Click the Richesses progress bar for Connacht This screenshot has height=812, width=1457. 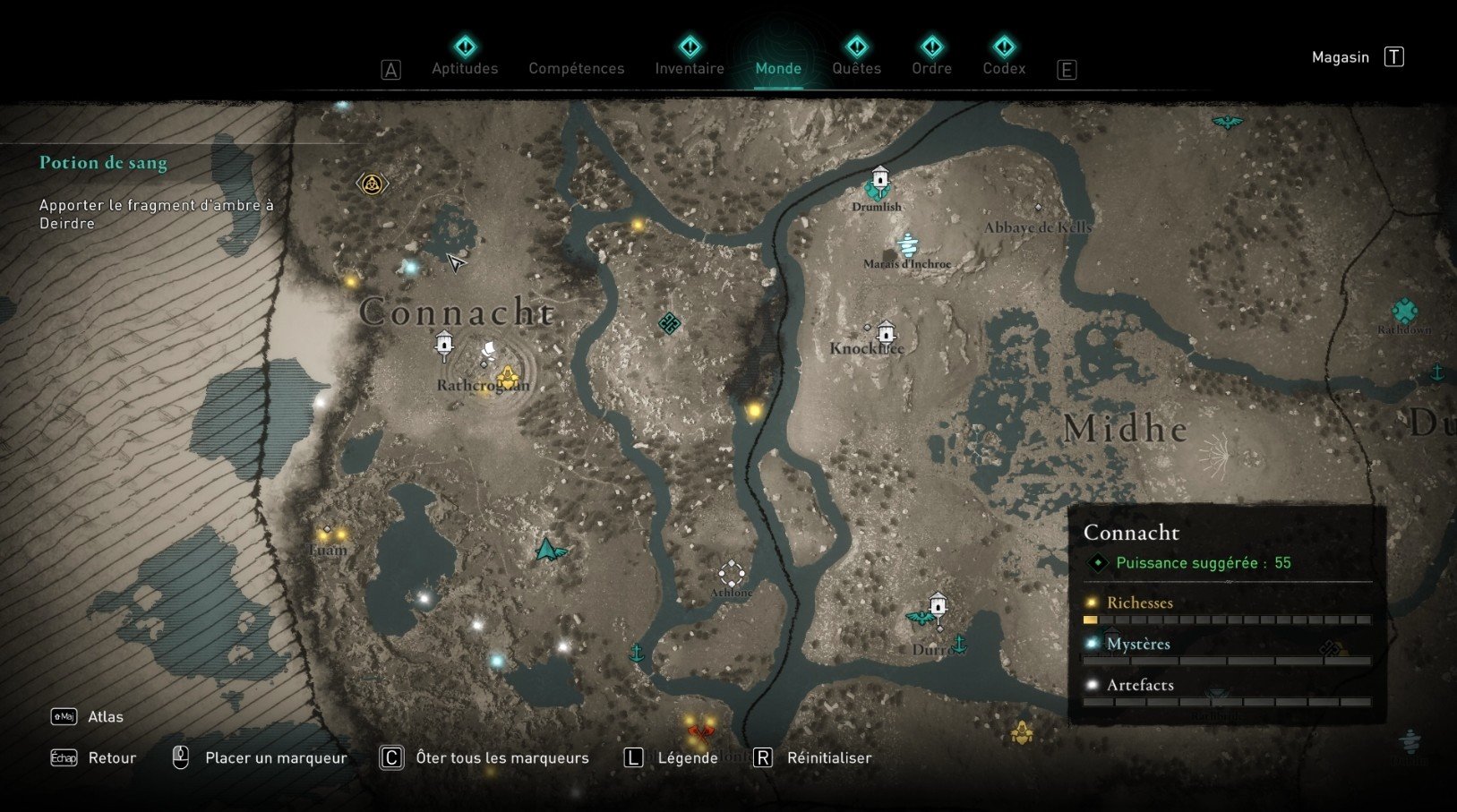click(1227, 620)
